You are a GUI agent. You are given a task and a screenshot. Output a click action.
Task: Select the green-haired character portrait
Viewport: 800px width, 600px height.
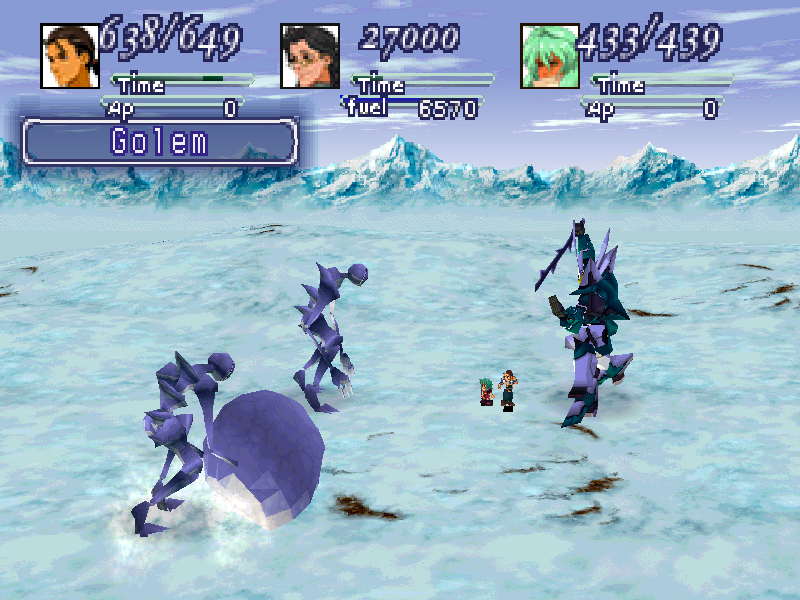[x=549, y=56]
